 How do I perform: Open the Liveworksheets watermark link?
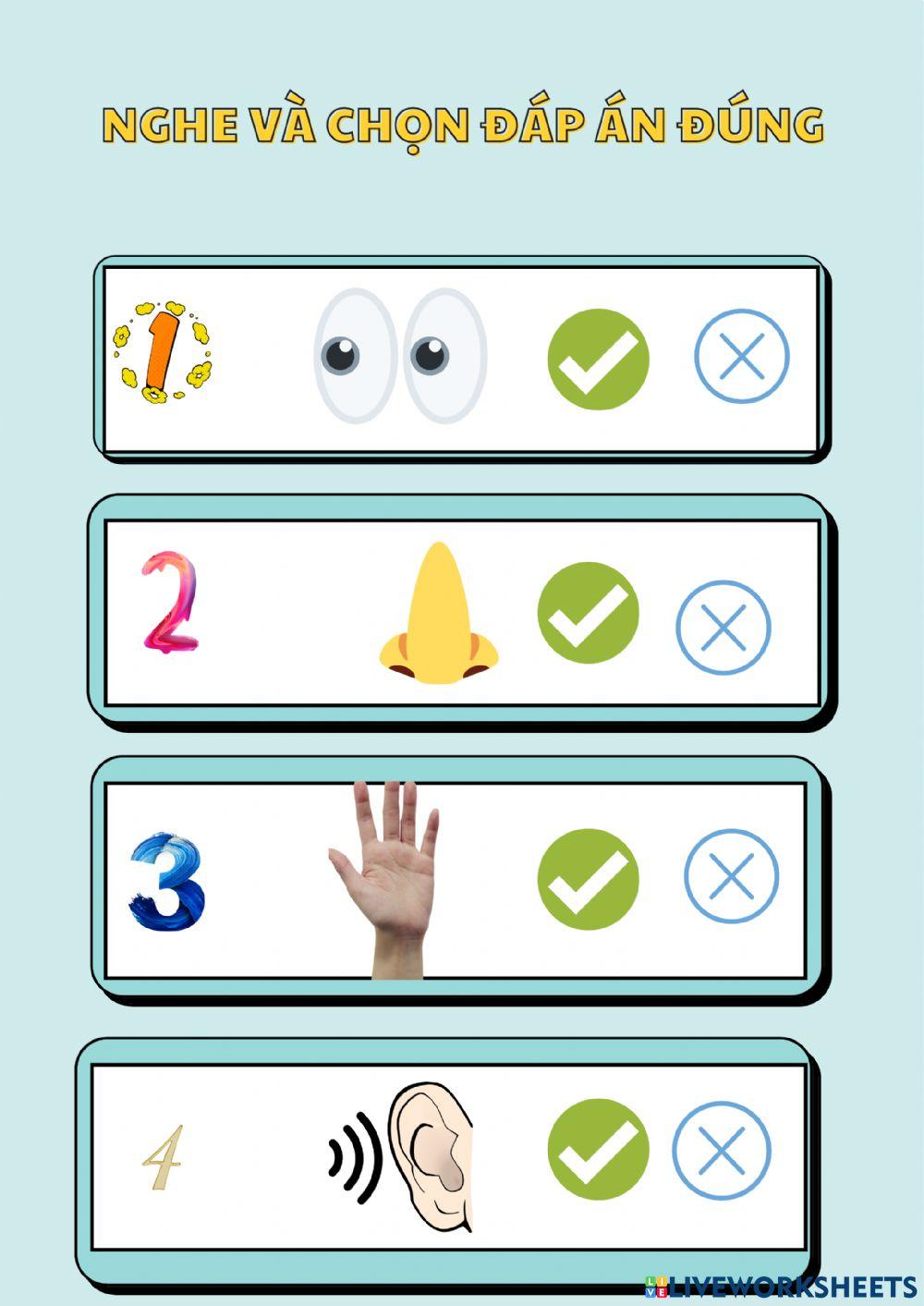(781, 1287)
